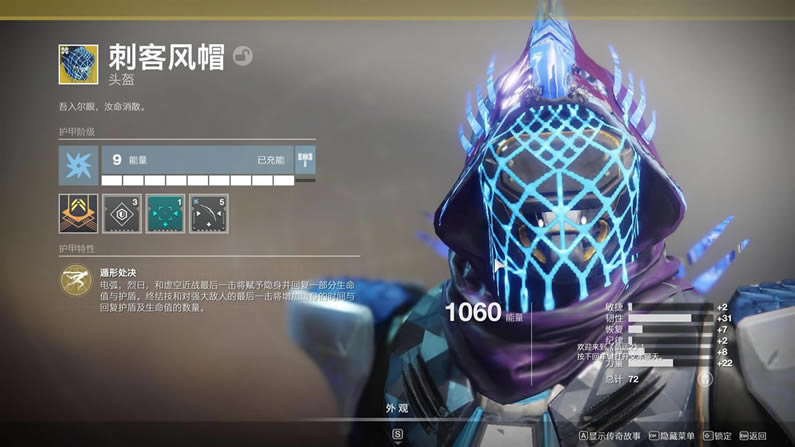Open the golden chevron upgrade mod slot
This screenshot has height=447, width=795.
coord(78,213)
